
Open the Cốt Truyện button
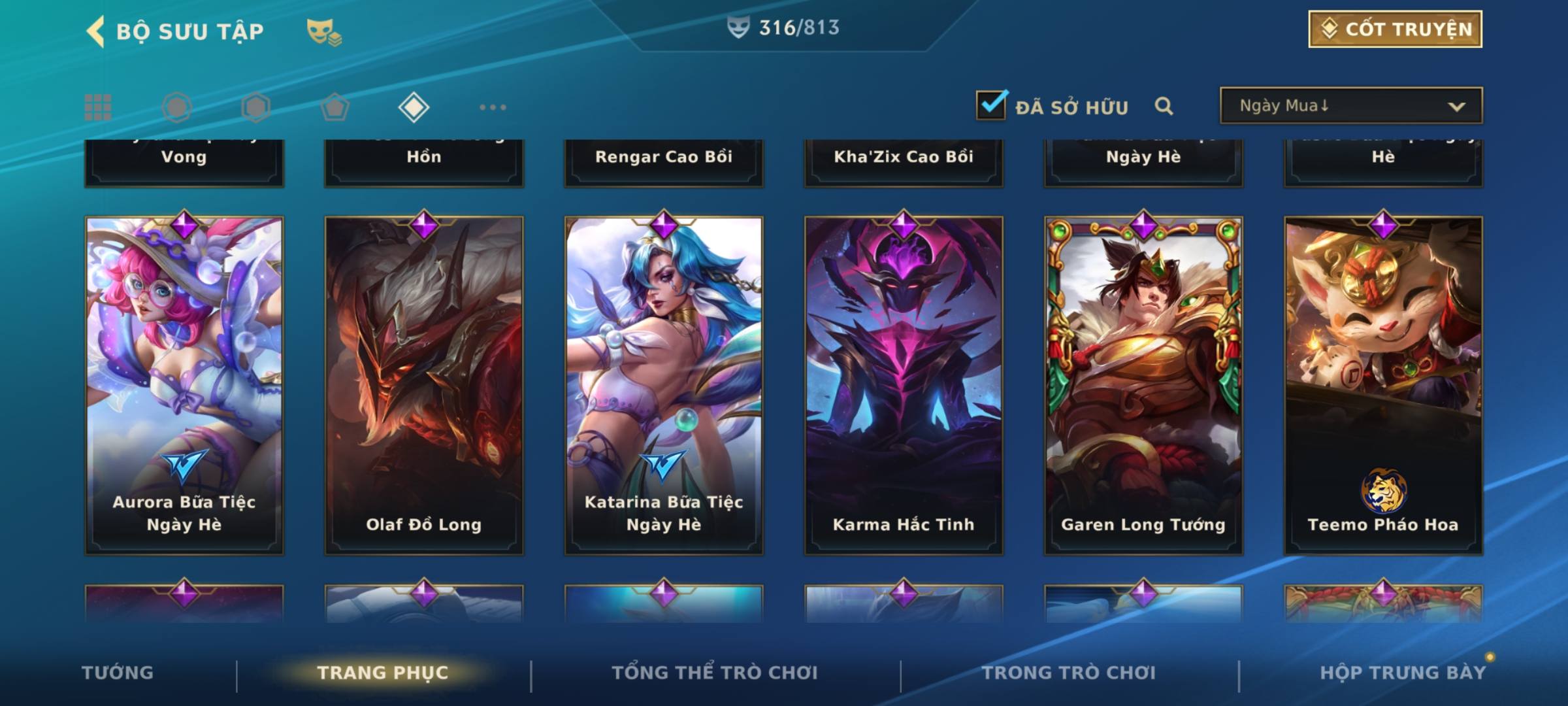1395,29
